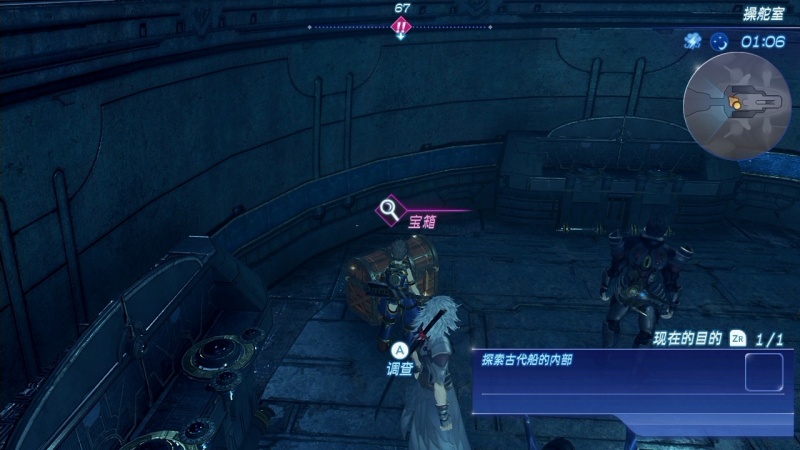Image resolution: width=800 pixels, height=450 pixels.
Task: Open the circular minimap
Action: coord(737,105)
